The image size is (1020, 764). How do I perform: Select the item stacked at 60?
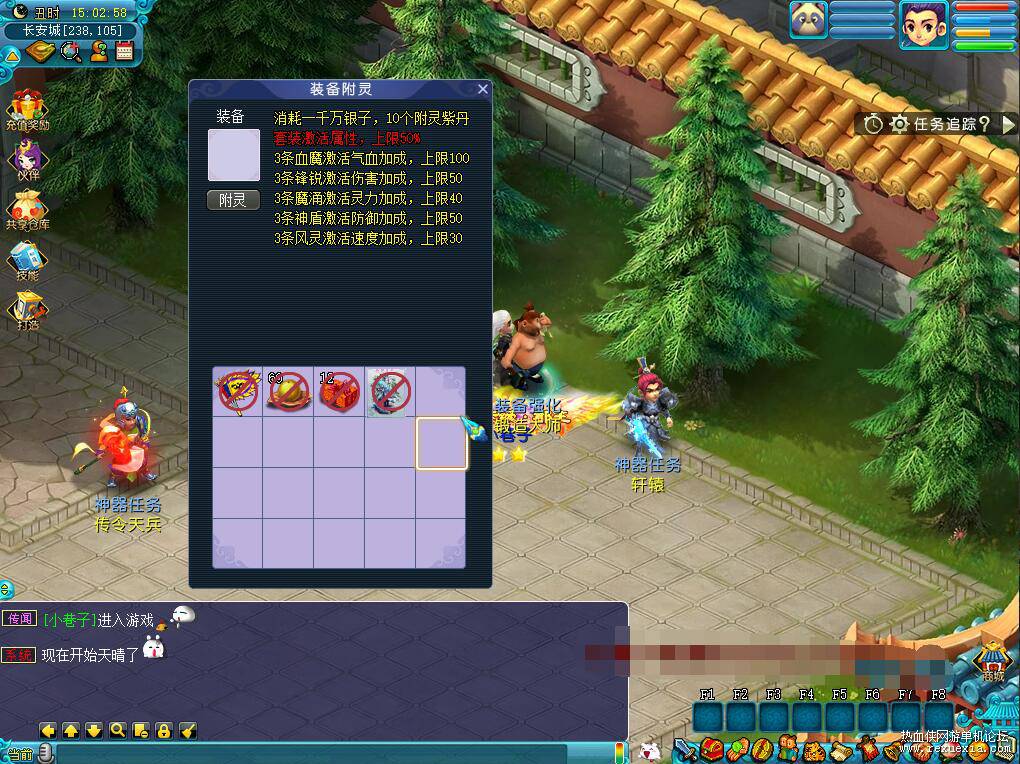pos(288,392)
